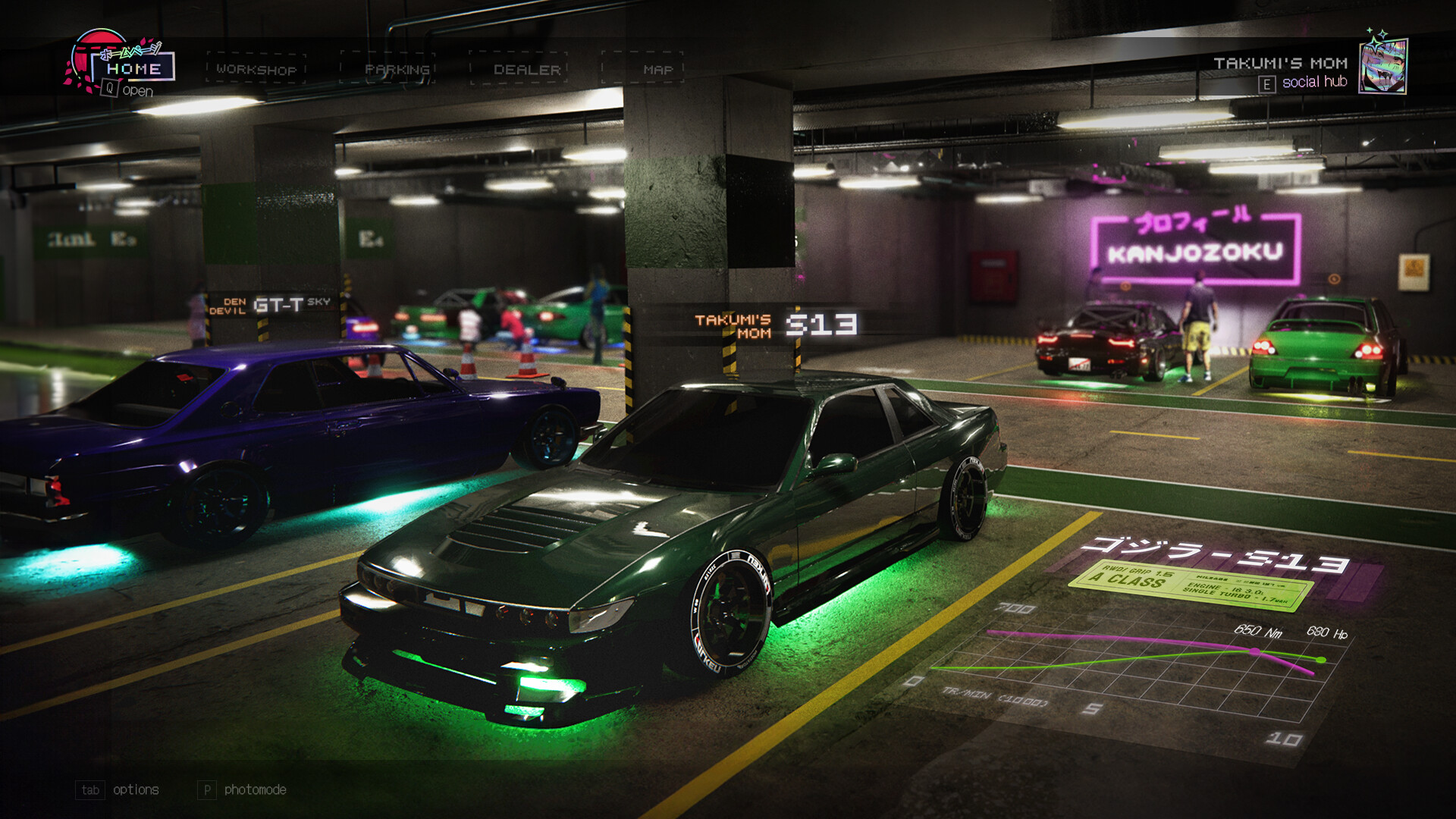This screenshot has width=1456, height=819.
Task: Select the tab key icon for options
Action: coord(90,790)
